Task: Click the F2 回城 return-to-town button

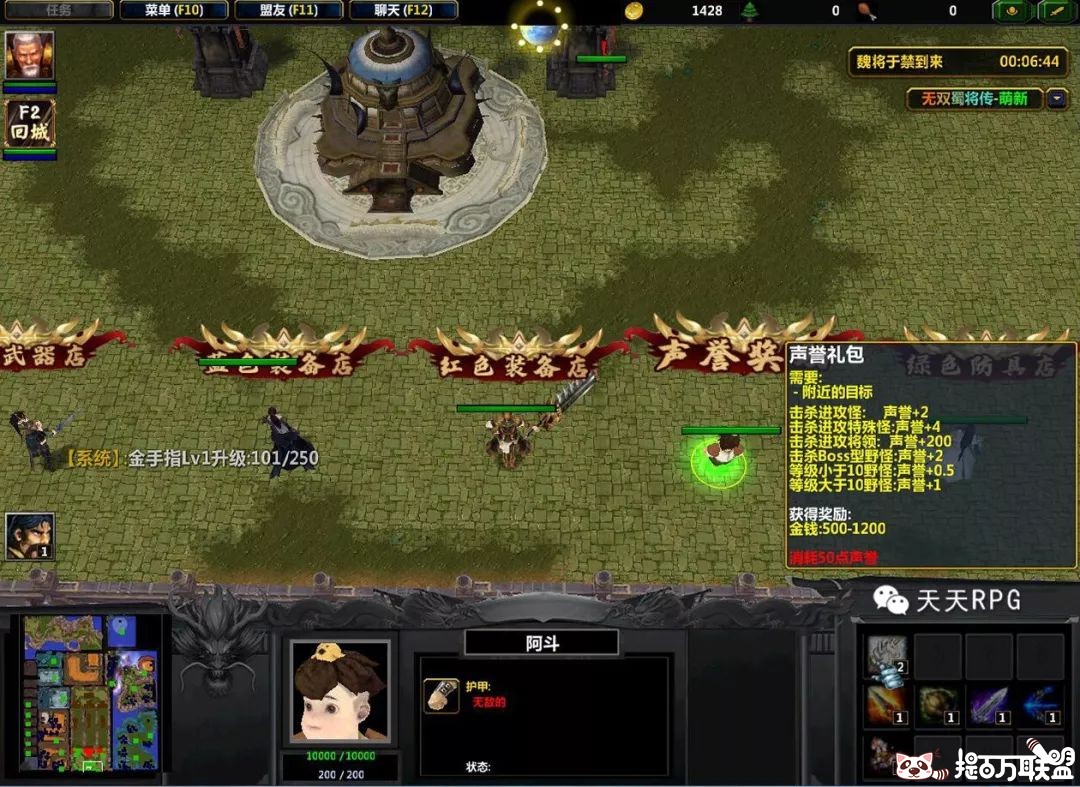Action: (30, 123)
